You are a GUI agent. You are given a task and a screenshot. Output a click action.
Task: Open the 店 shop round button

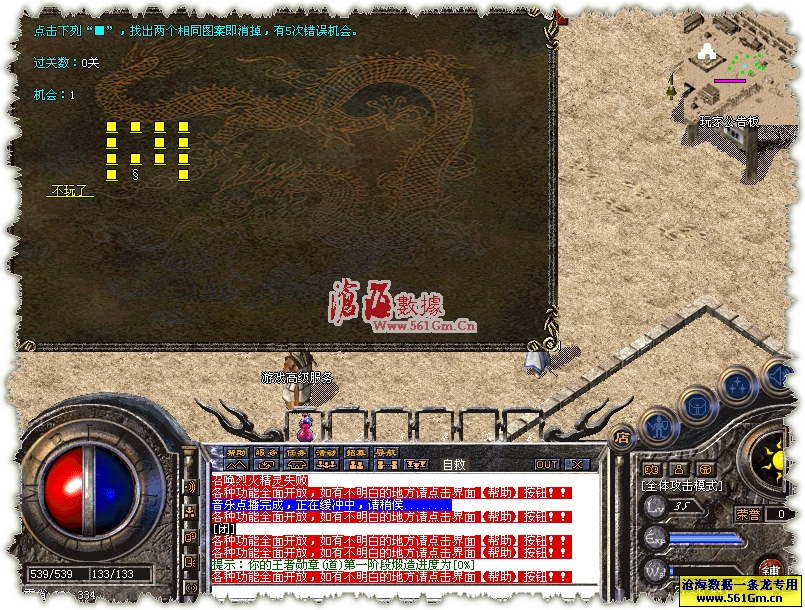coord(621,437)
